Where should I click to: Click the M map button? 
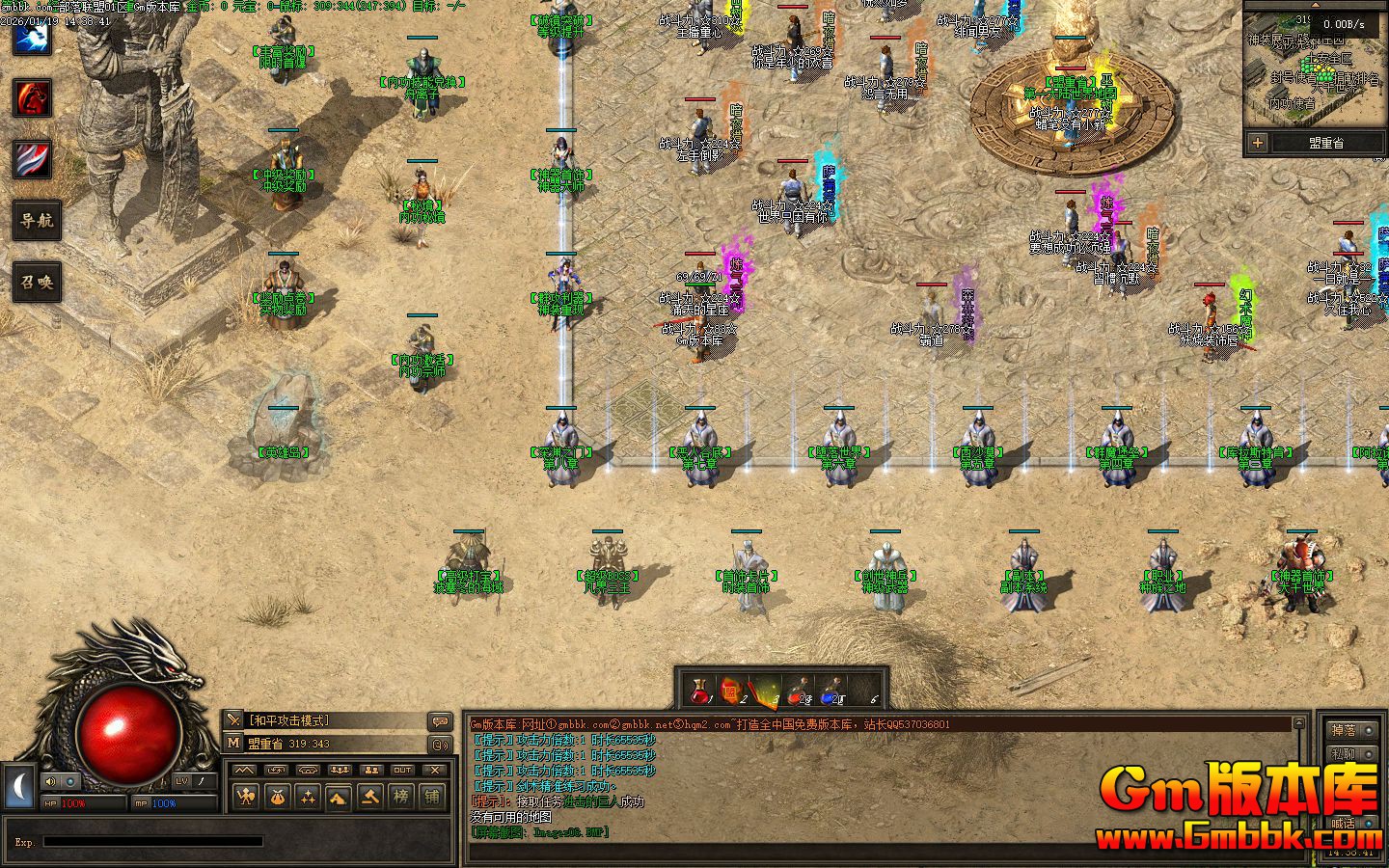point(233,743)
